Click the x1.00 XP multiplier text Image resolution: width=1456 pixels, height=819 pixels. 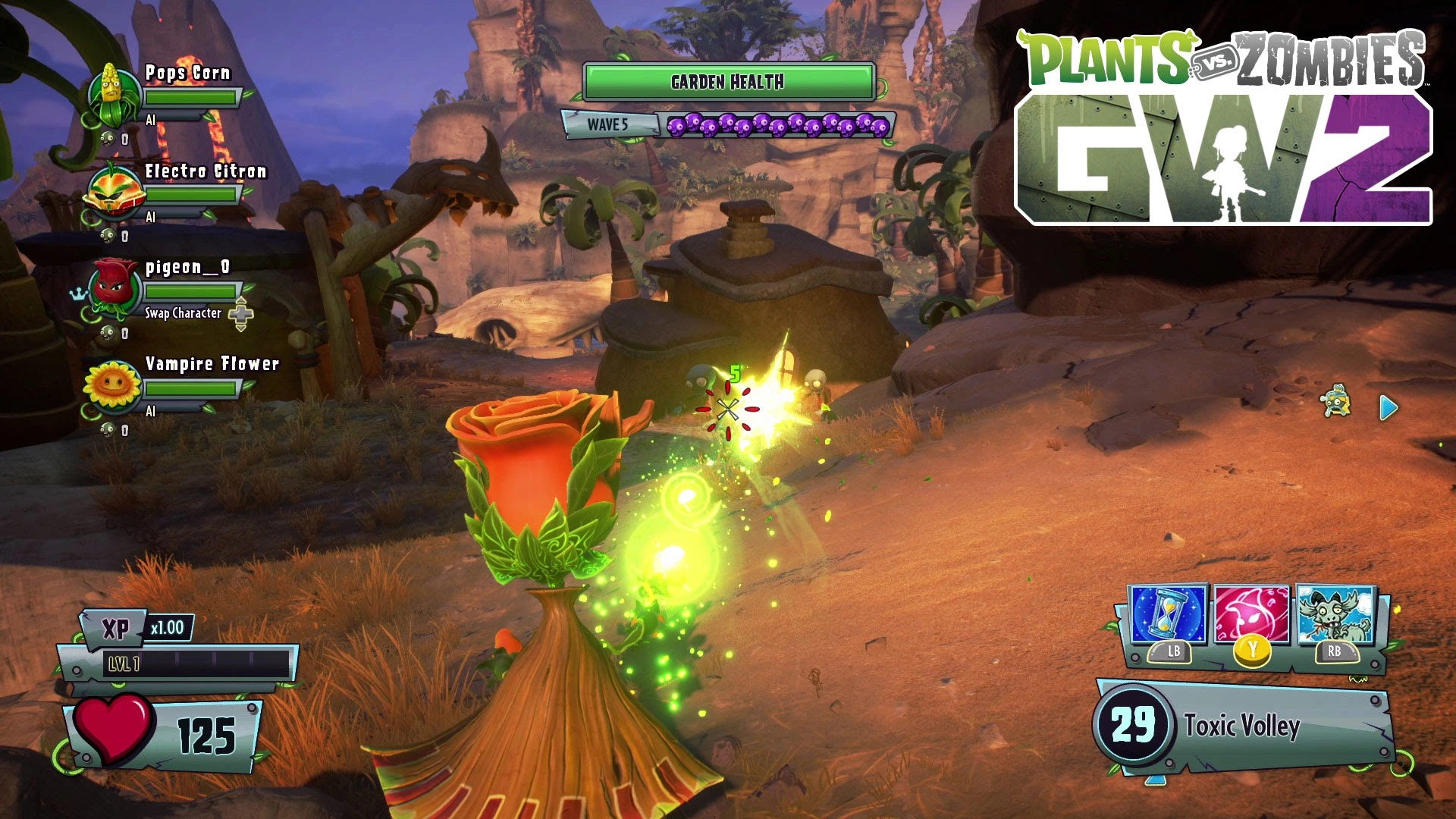(168, 629)
